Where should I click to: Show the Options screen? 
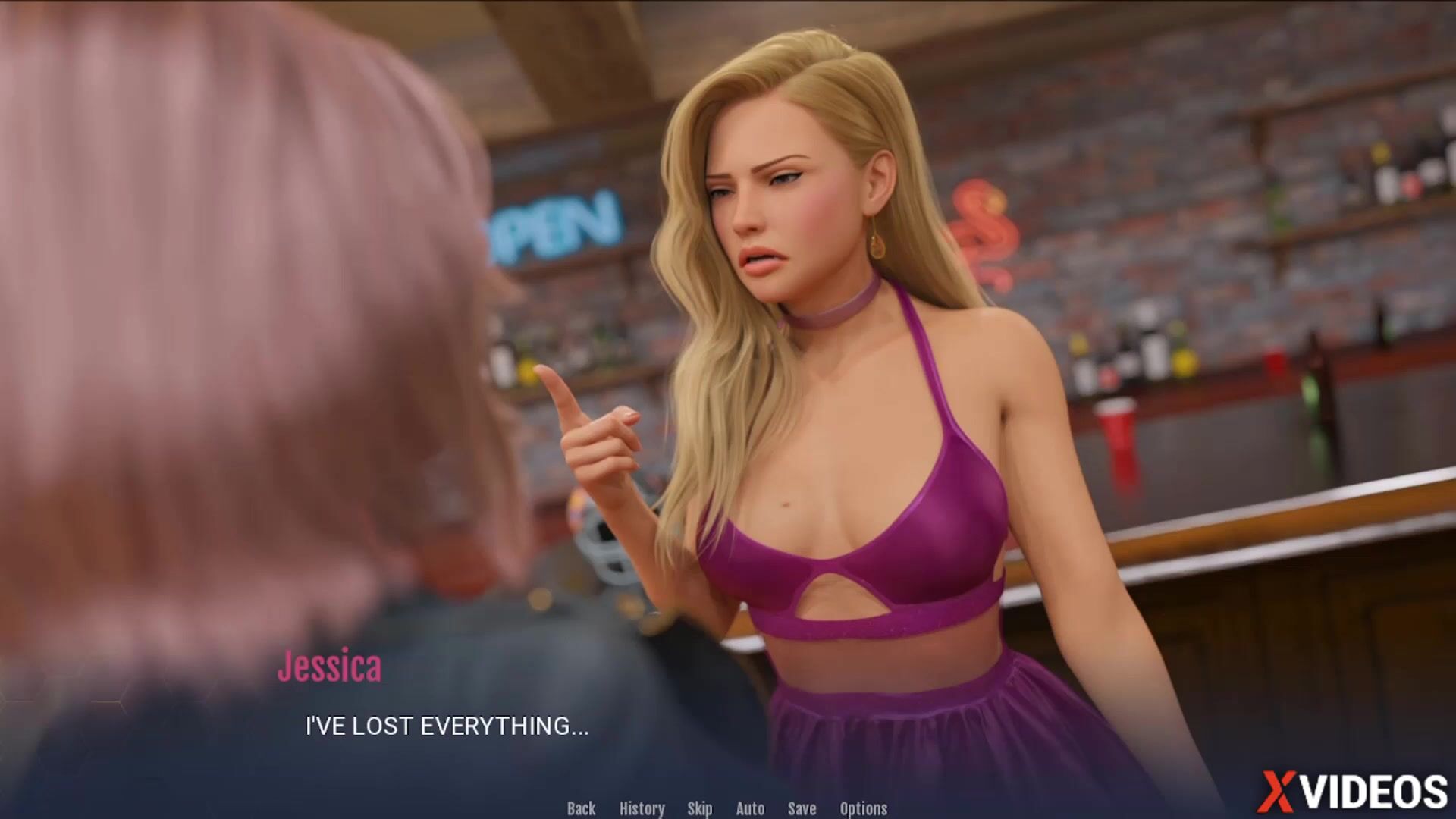click(863, 808)
